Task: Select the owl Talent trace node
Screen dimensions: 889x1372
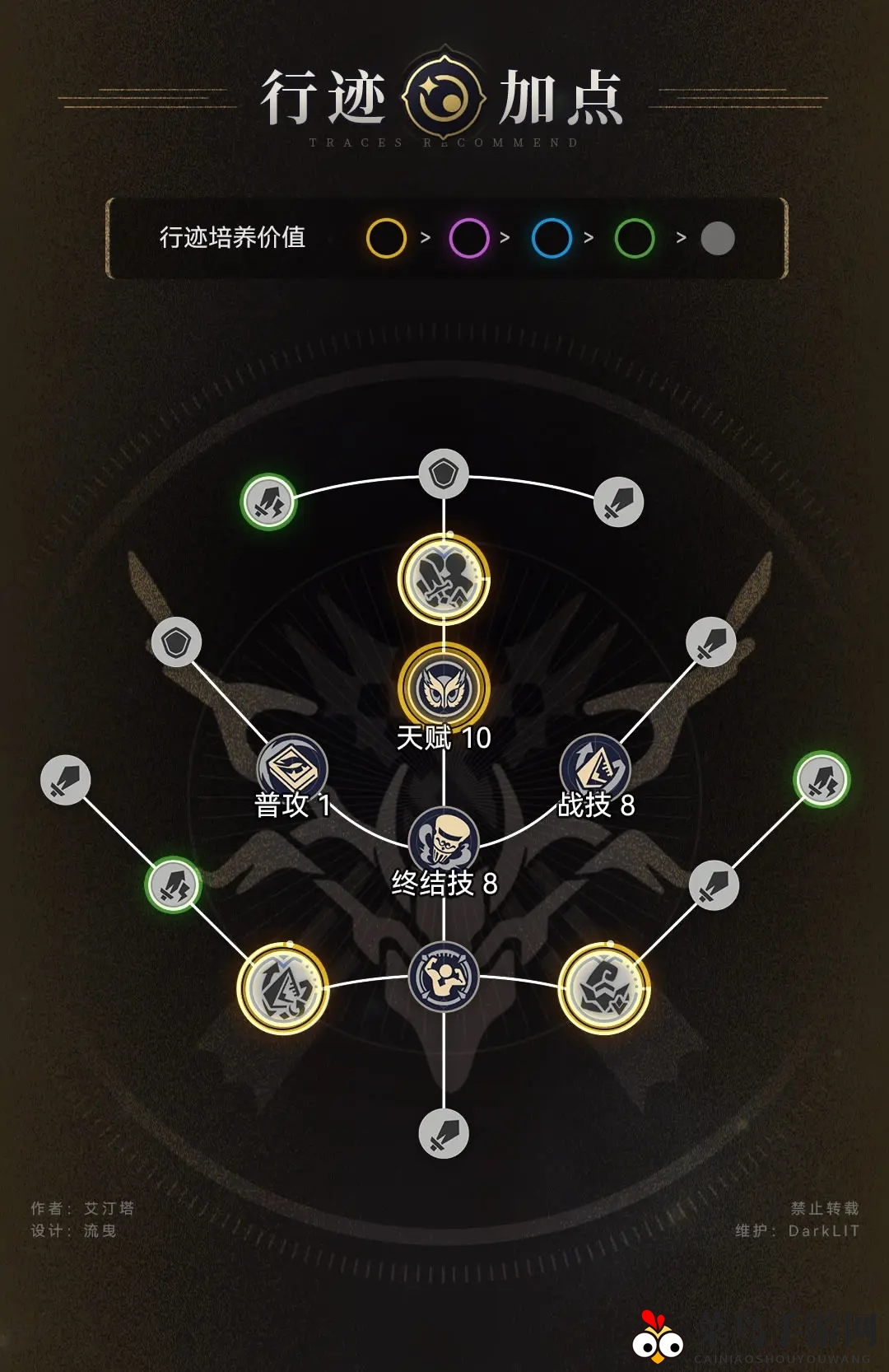Action: [444, 687]
